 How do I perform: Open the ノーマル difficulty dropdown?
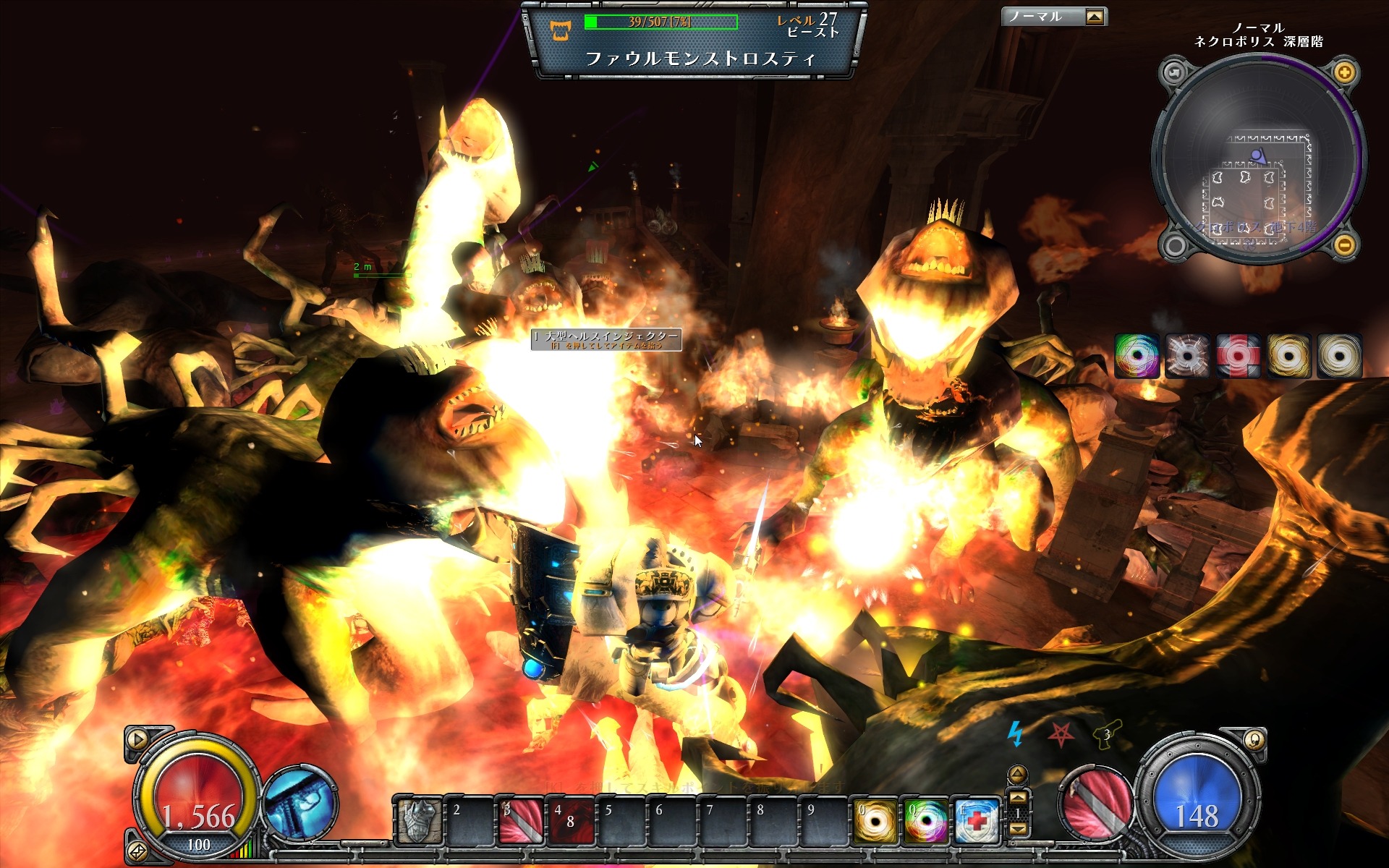click(1095, 17)
